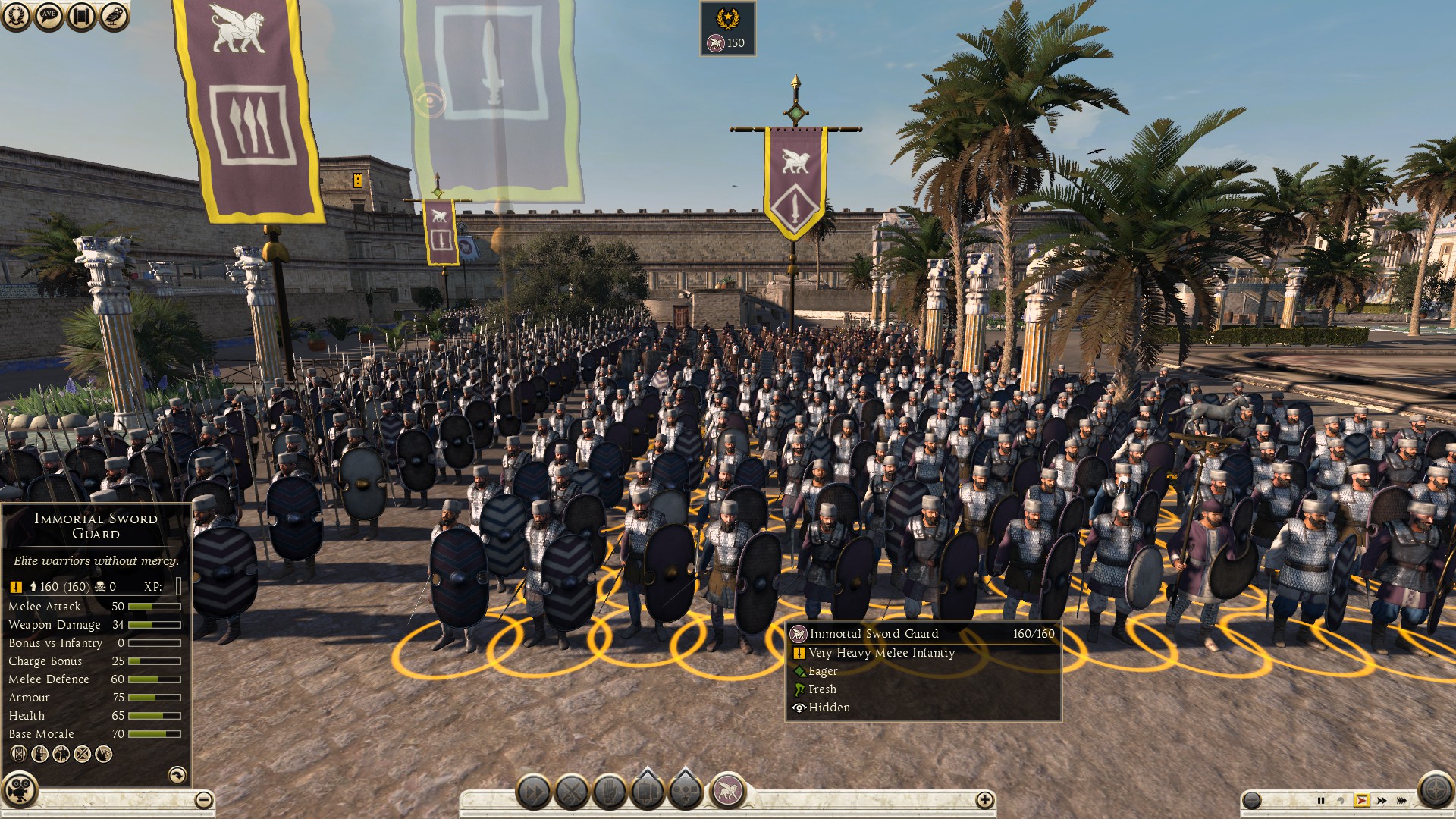Viewport: 1456px width, 819px height.
Task: Toggle the run double-arrow order button
Action: point(534,792)
